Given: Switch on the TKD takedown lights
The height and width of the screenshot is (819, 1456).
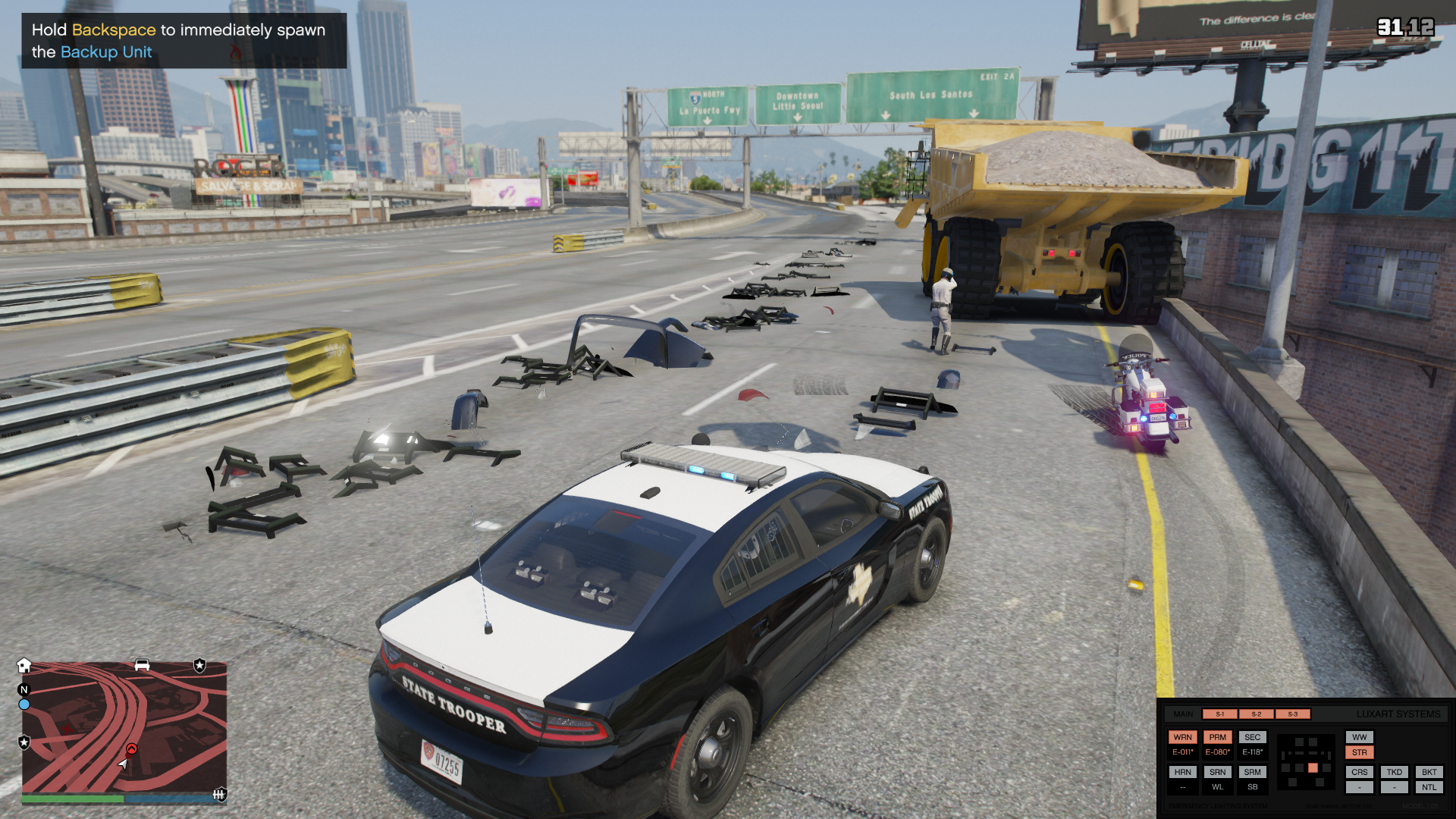Looking at the screenshot, I should [1394, 772].
